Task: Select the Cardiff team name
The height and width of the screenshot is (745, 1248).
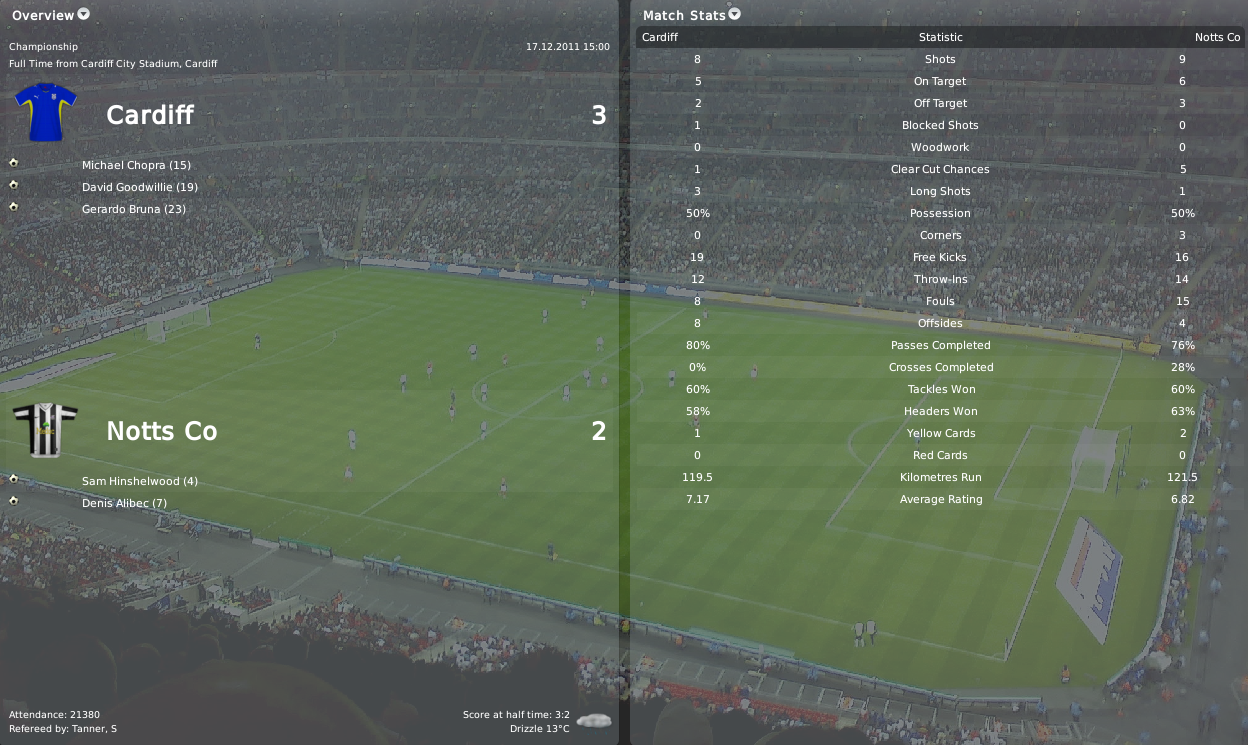Action: pos(150,115)
